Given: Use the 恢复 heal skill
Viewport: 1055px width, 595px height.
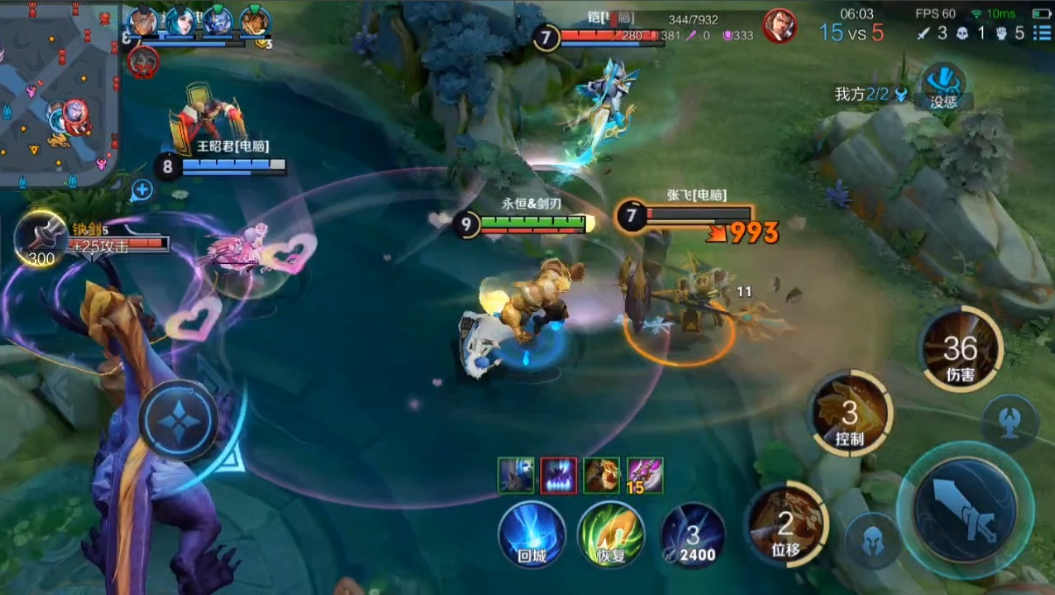Looking at the screenshot, I should tap(610, 534).
